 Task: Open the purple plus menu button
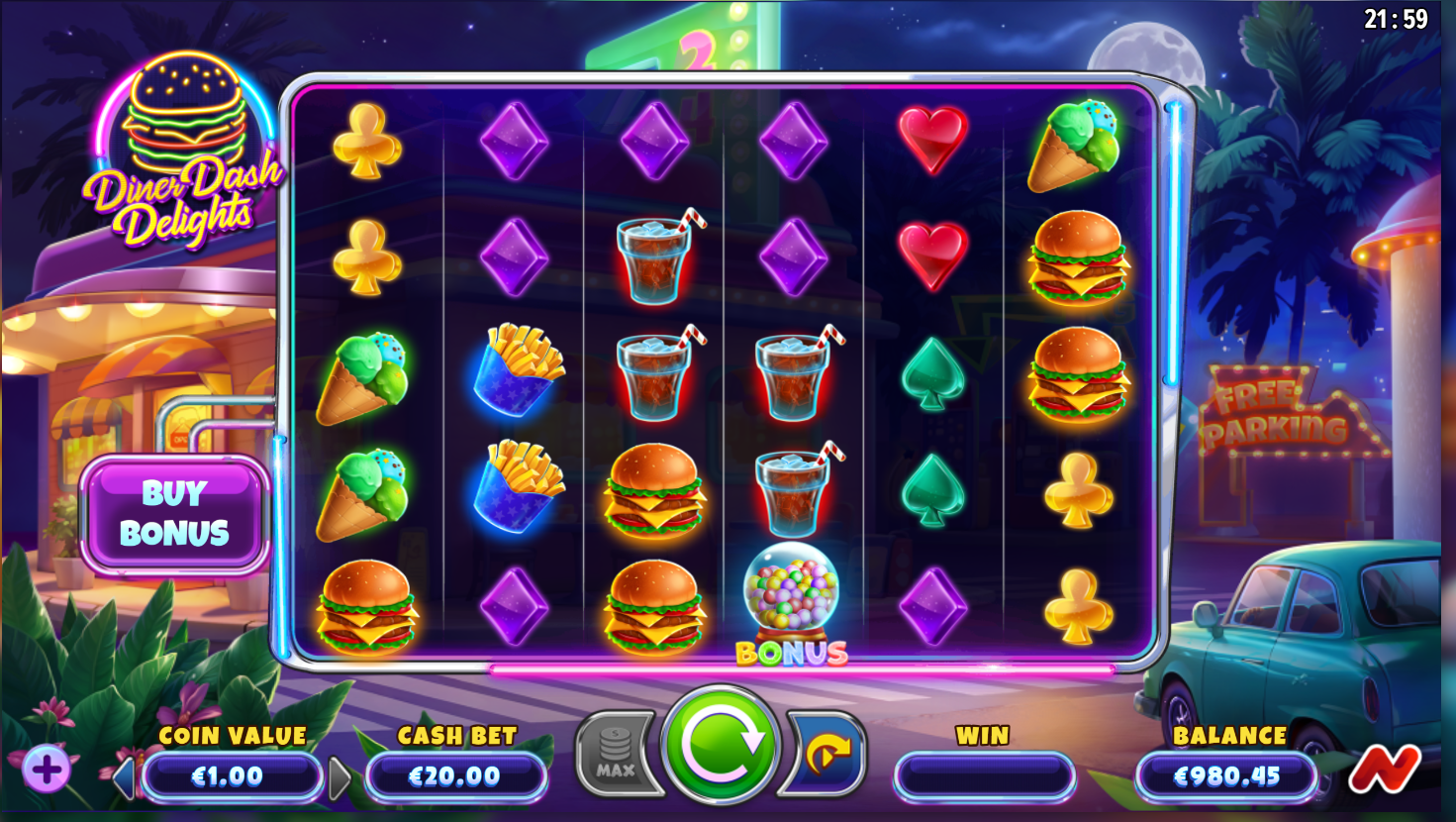point(46,770)
